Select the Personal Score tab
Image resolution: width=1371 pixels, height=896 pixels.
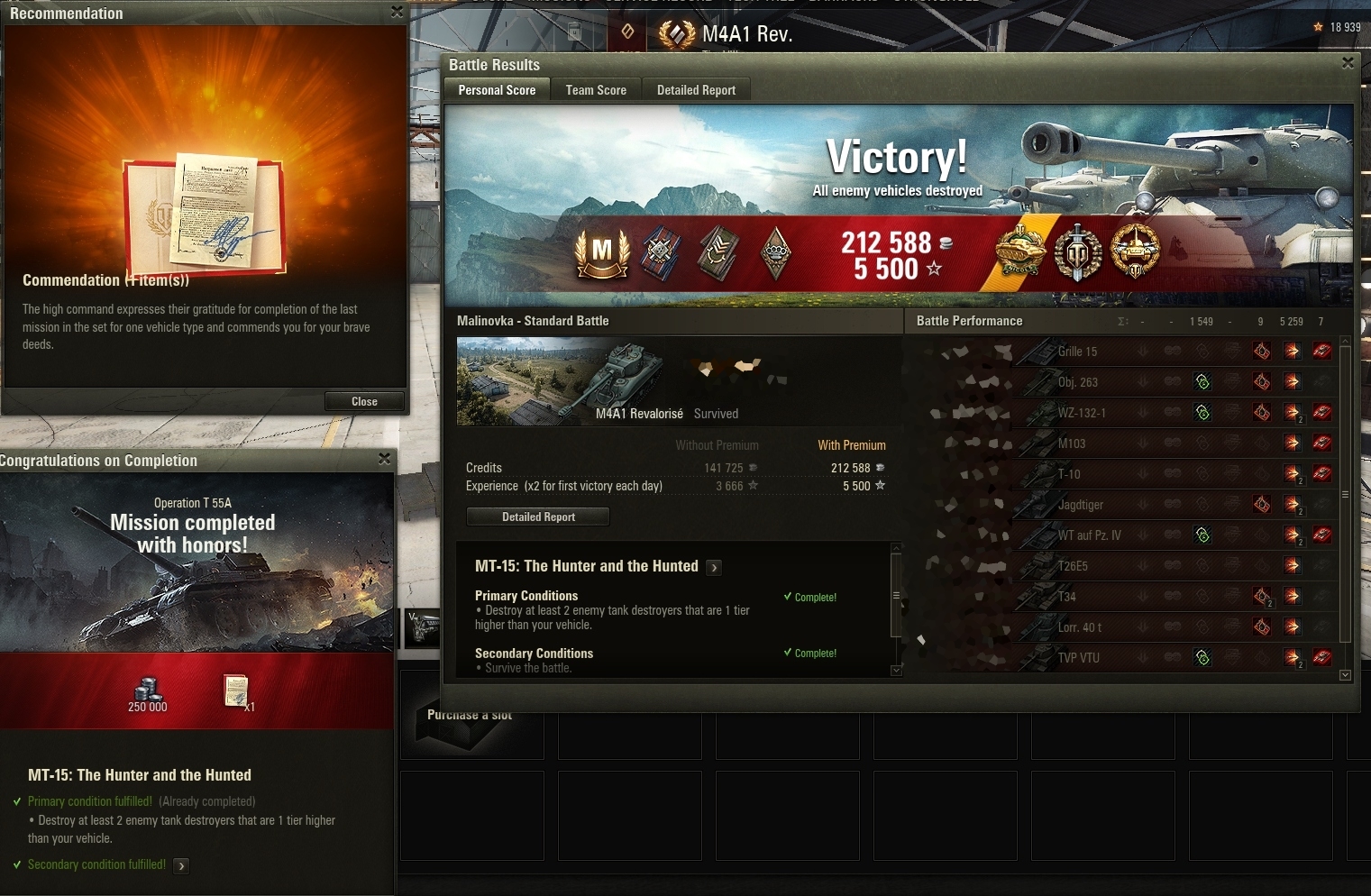[497, 90]
